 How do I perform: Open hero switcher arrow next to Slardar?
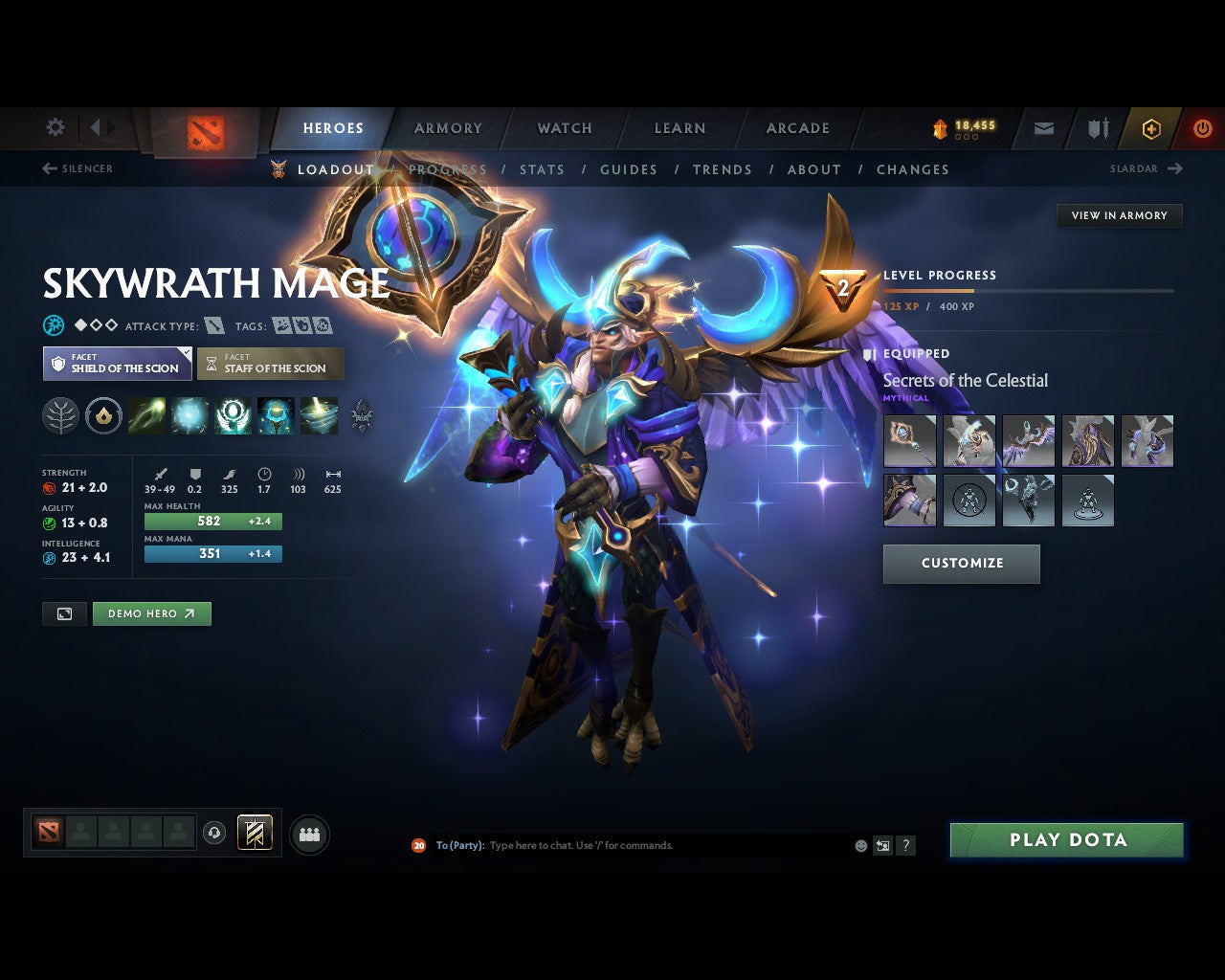[1176, 168]
